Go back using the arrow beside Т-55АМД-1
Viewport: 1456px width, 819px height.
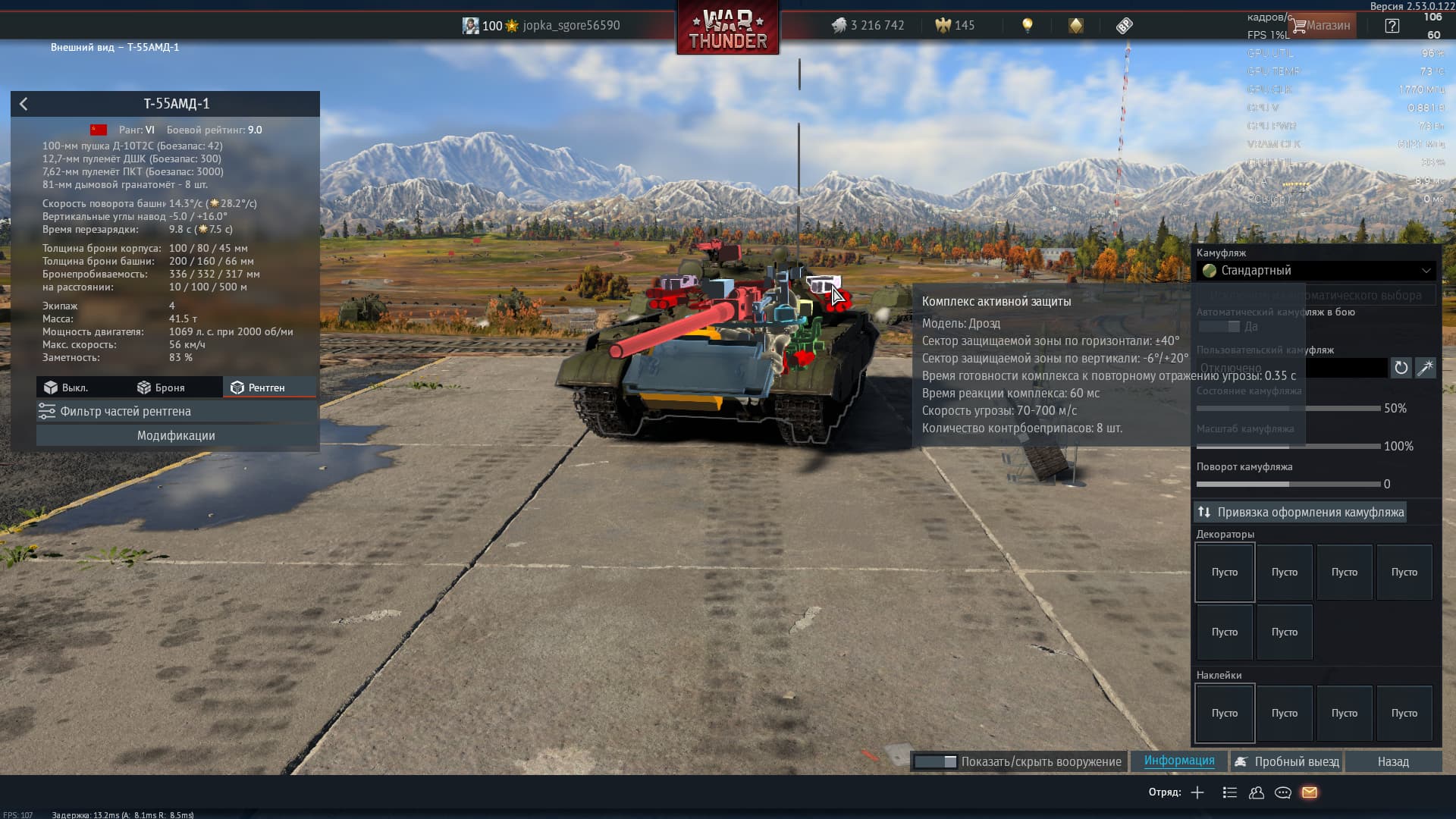pyautogui.click(x=24, y=104)
